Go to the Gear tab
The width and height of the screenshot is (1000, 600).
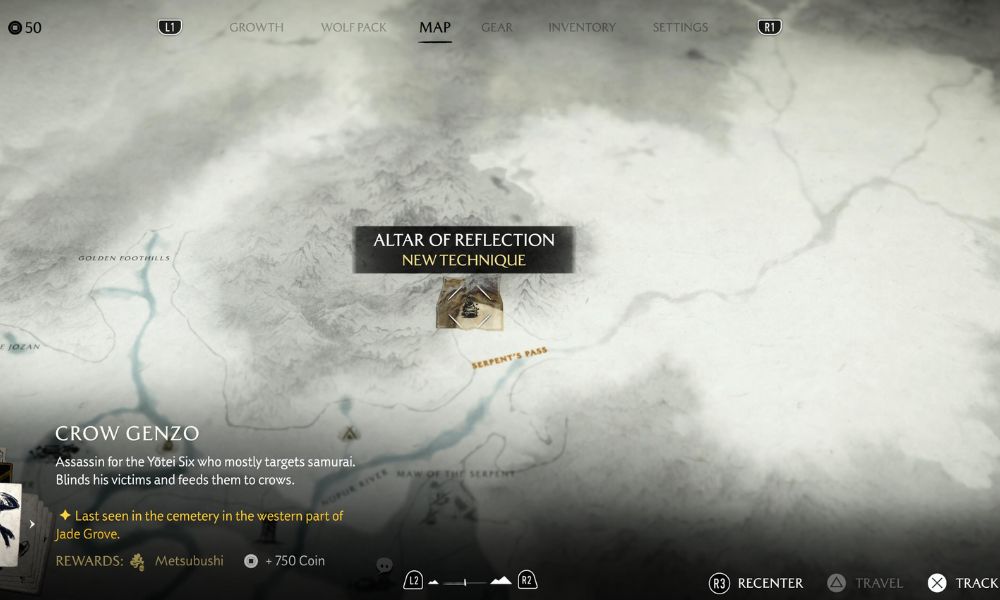click(x=497, y=27)
